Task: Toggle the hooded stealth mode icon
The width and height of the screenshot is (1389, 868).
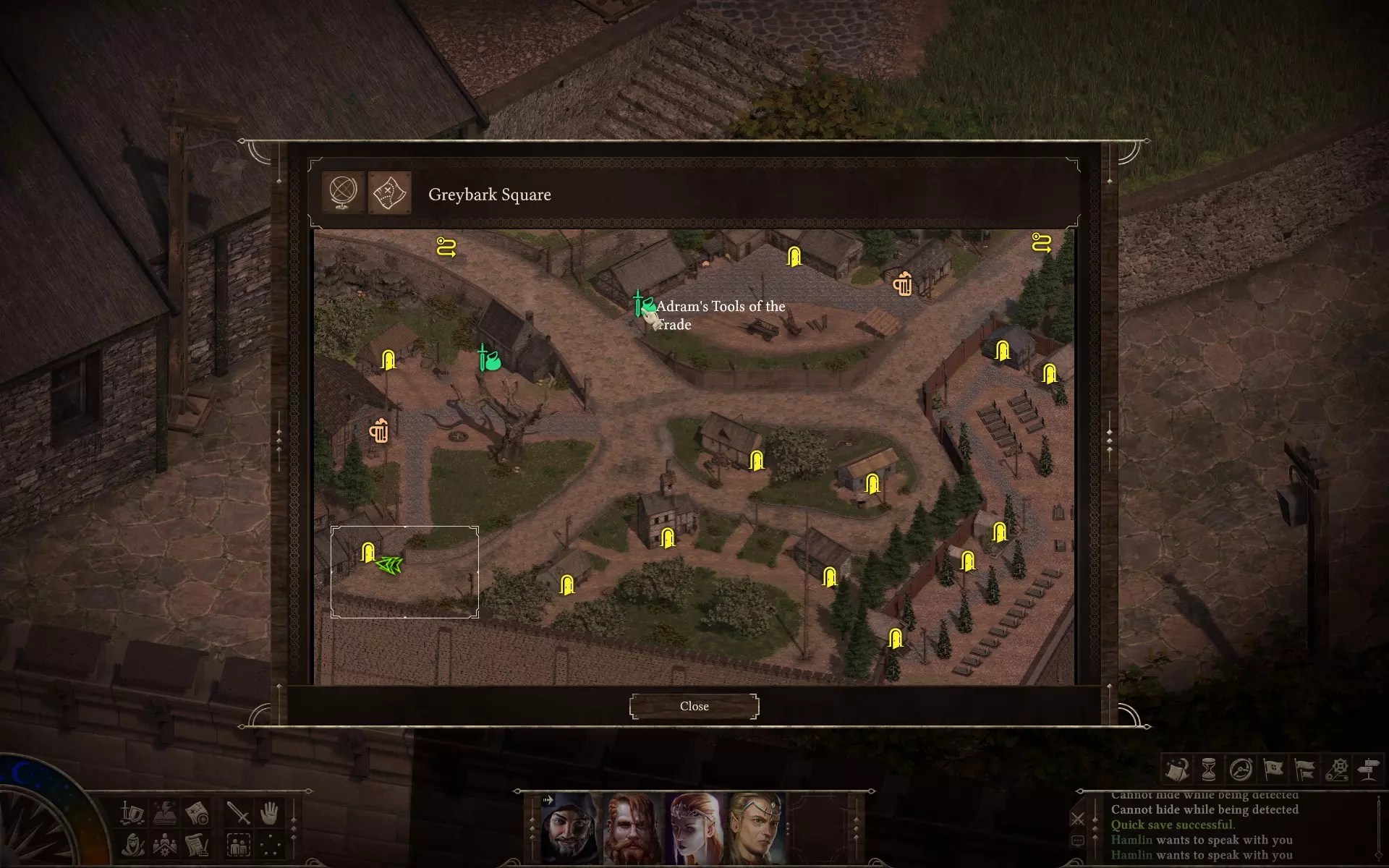Action: click(133, 844)
